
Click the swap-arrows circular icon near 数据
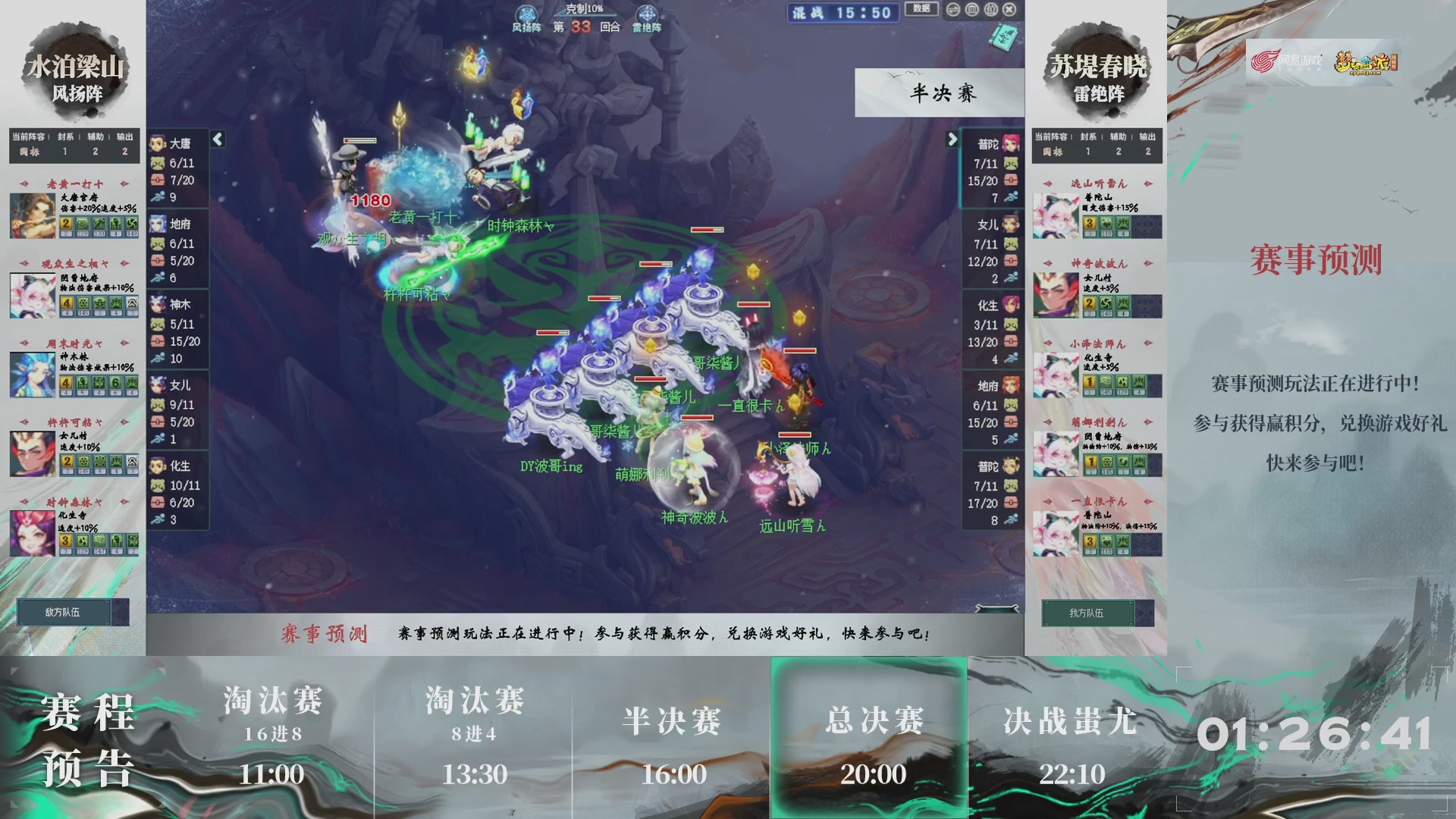click(952, 10)
